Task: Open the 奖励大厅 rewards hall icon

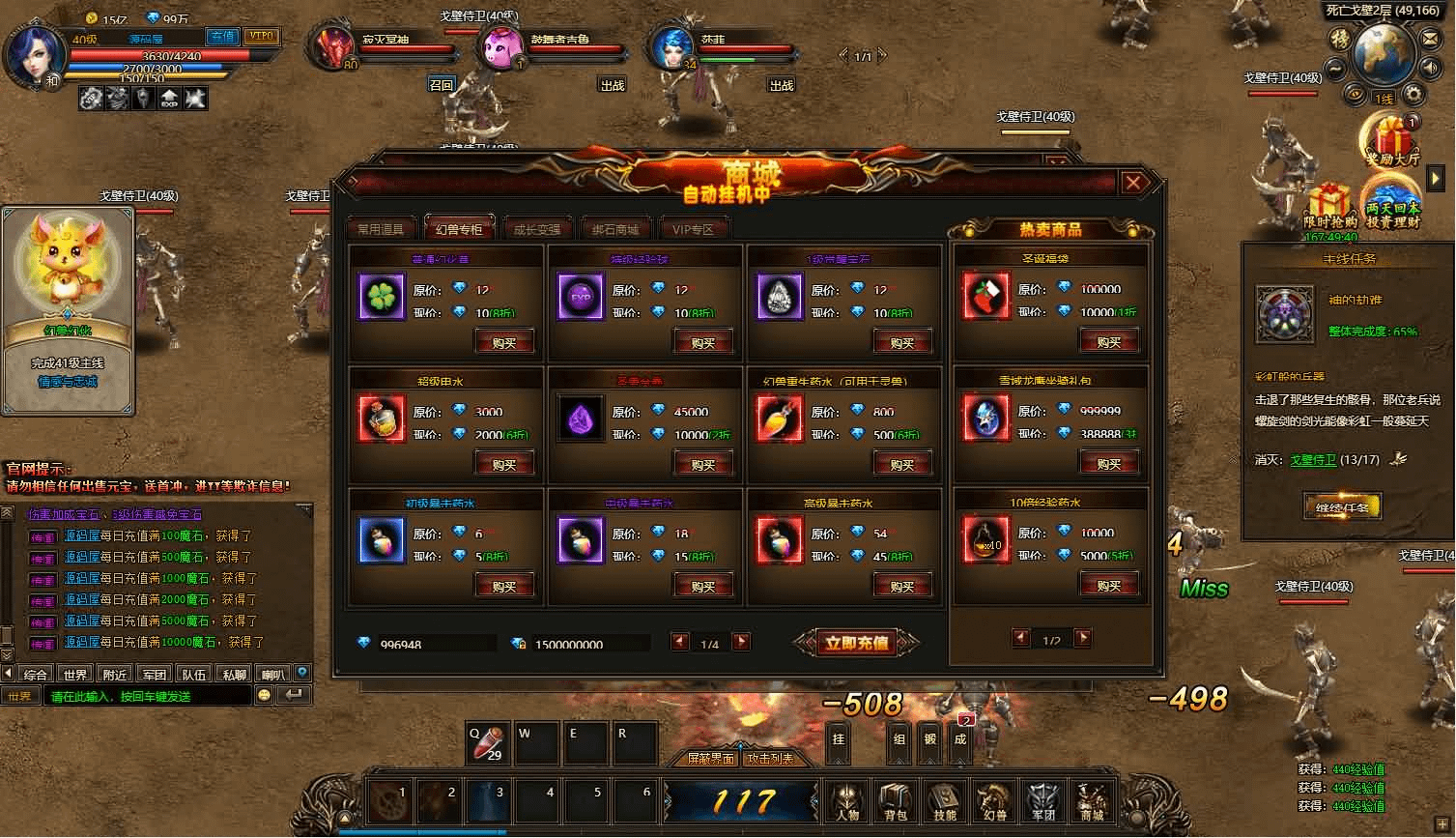Action: point(1392,141)
